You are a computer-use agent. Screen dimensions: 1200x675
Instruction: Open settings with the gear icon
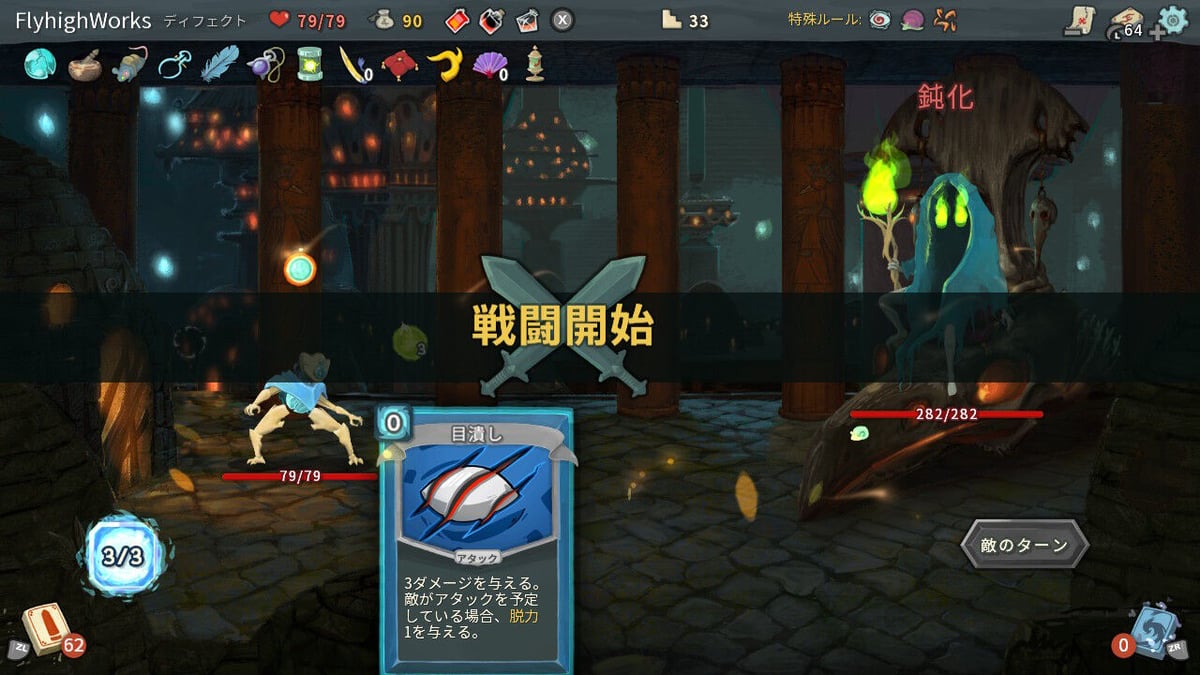coord(1172,20)
